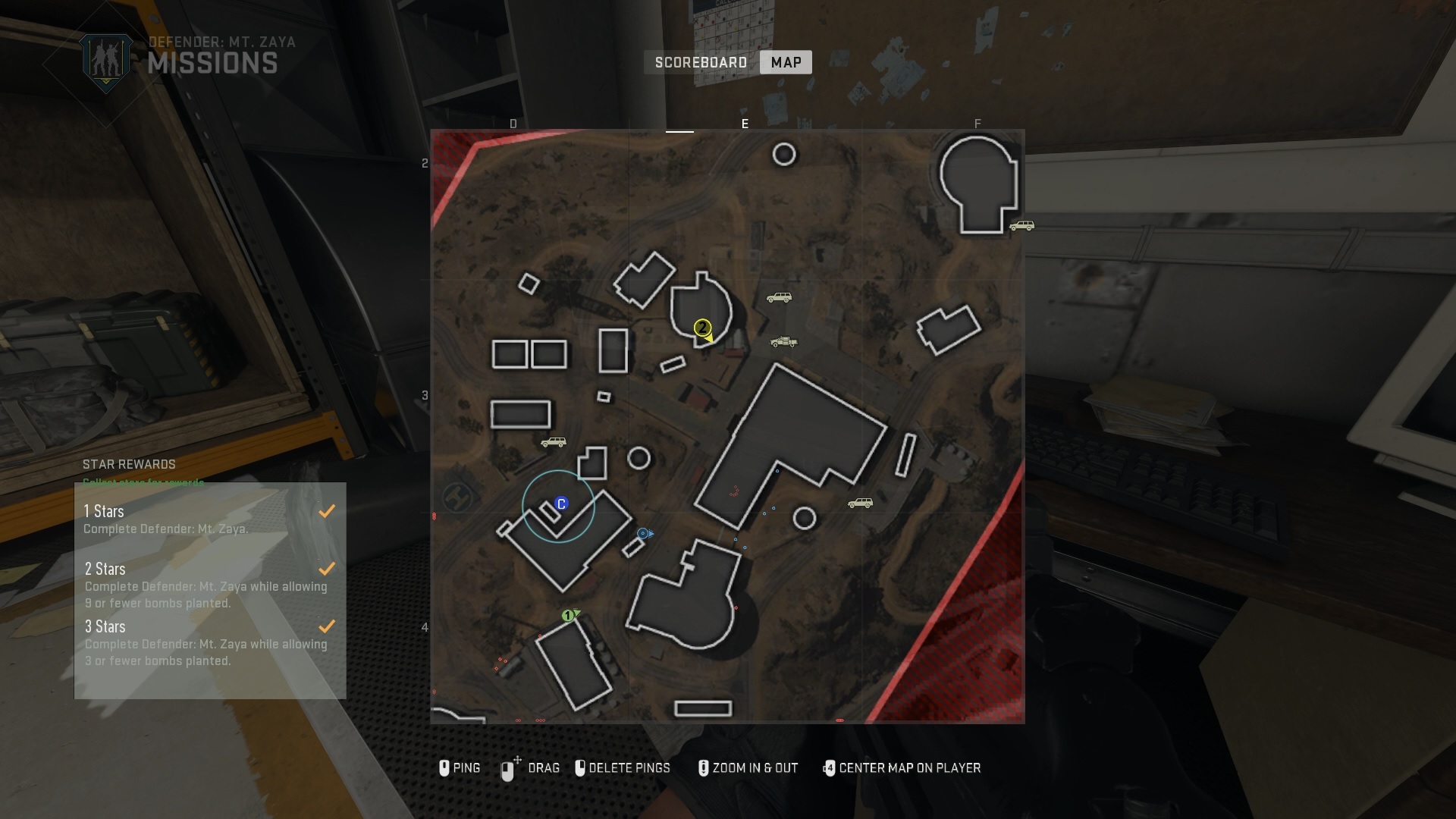Click green objective marker 1
This screenshot has height=819, width=1456.
567,617
